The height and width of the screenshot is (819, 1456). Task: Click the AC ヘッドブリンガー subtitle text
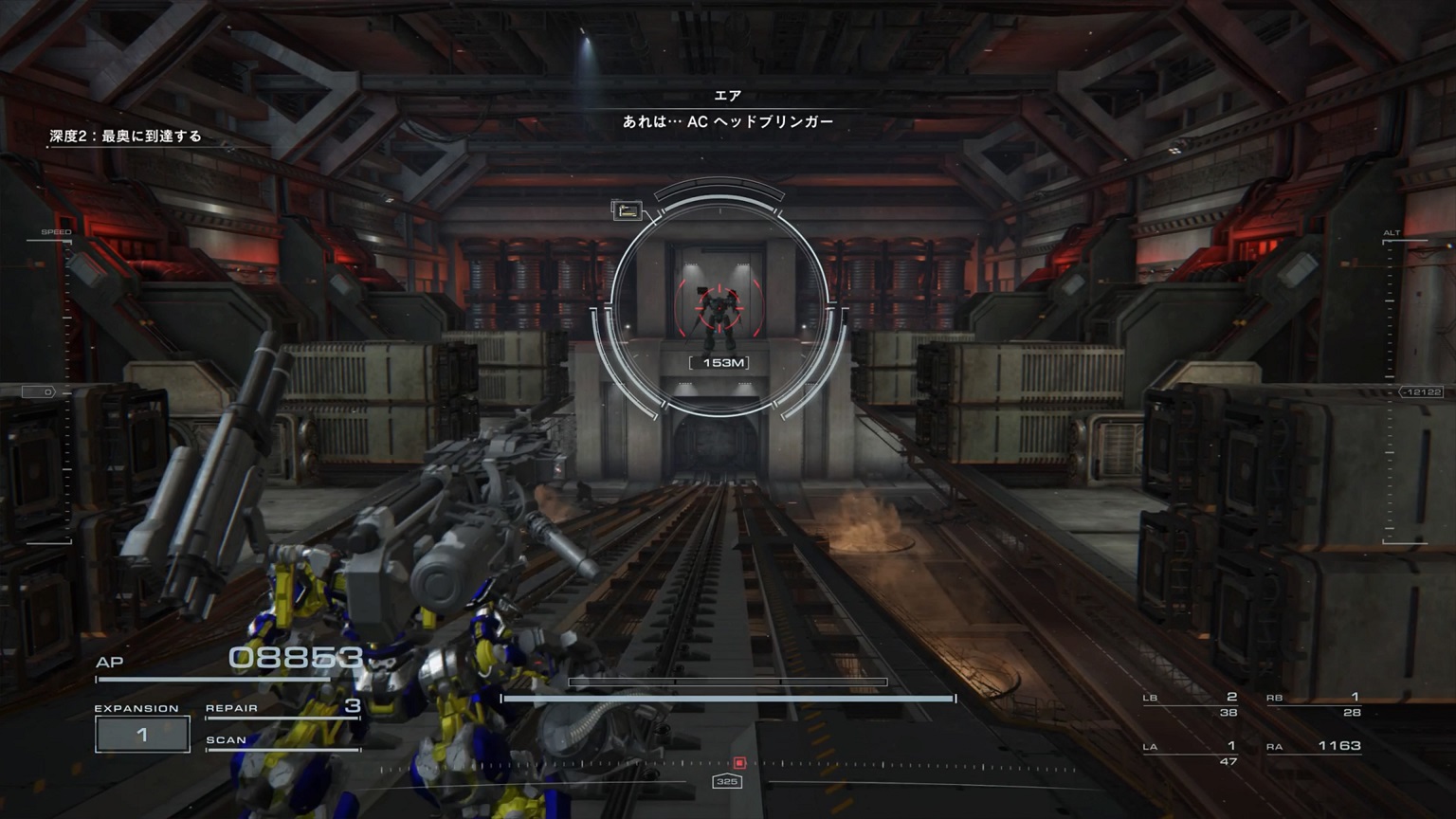pos(727,120)
